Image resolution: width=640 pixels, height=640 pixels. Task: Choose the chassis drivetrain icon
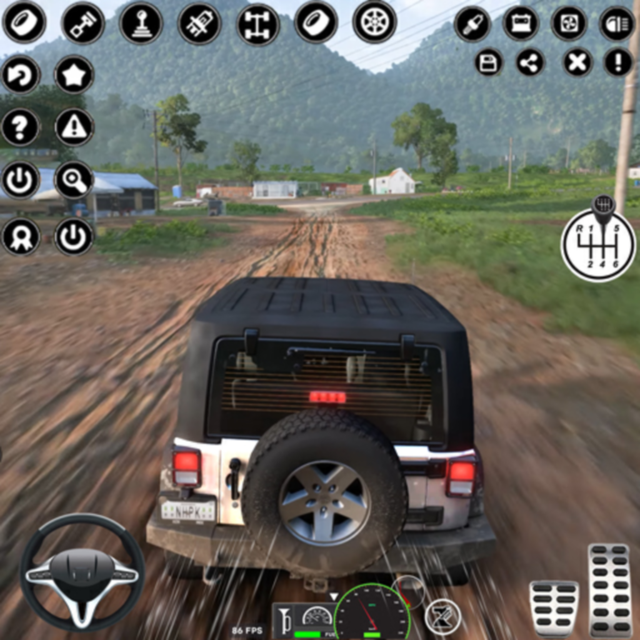(258, 23)
